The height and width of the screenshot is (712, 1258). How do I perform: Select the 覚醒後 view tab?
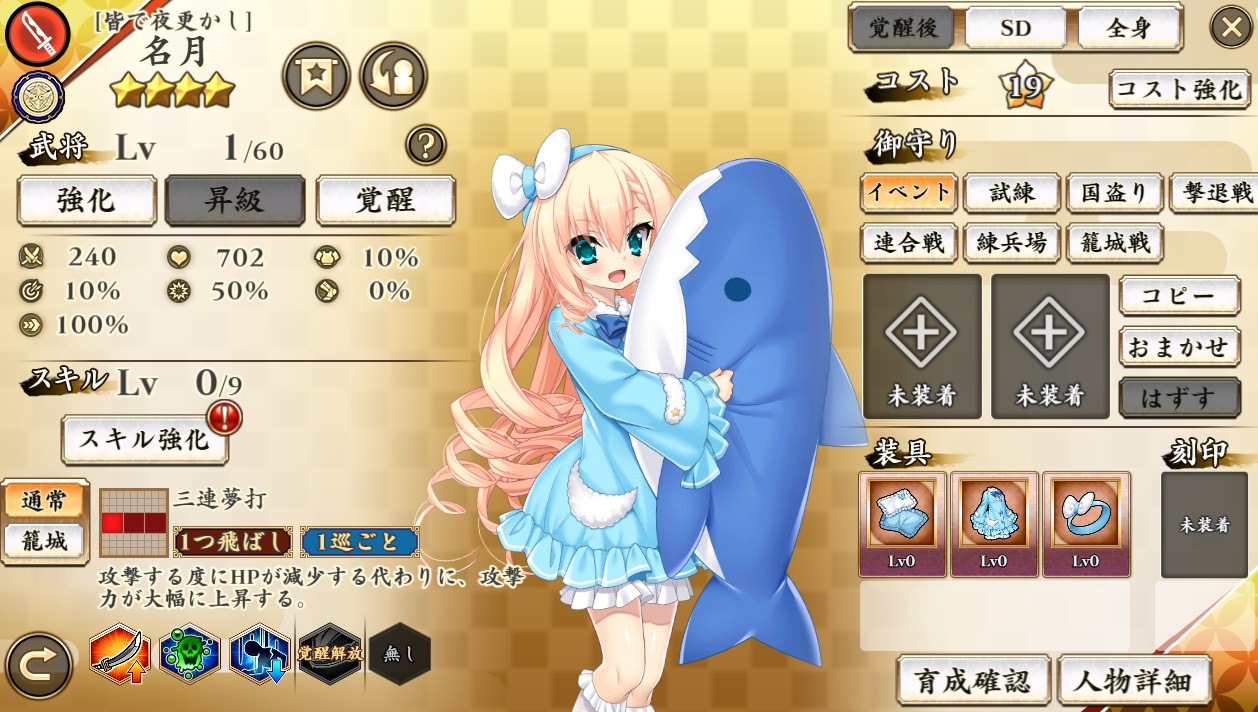click(904, 28)
